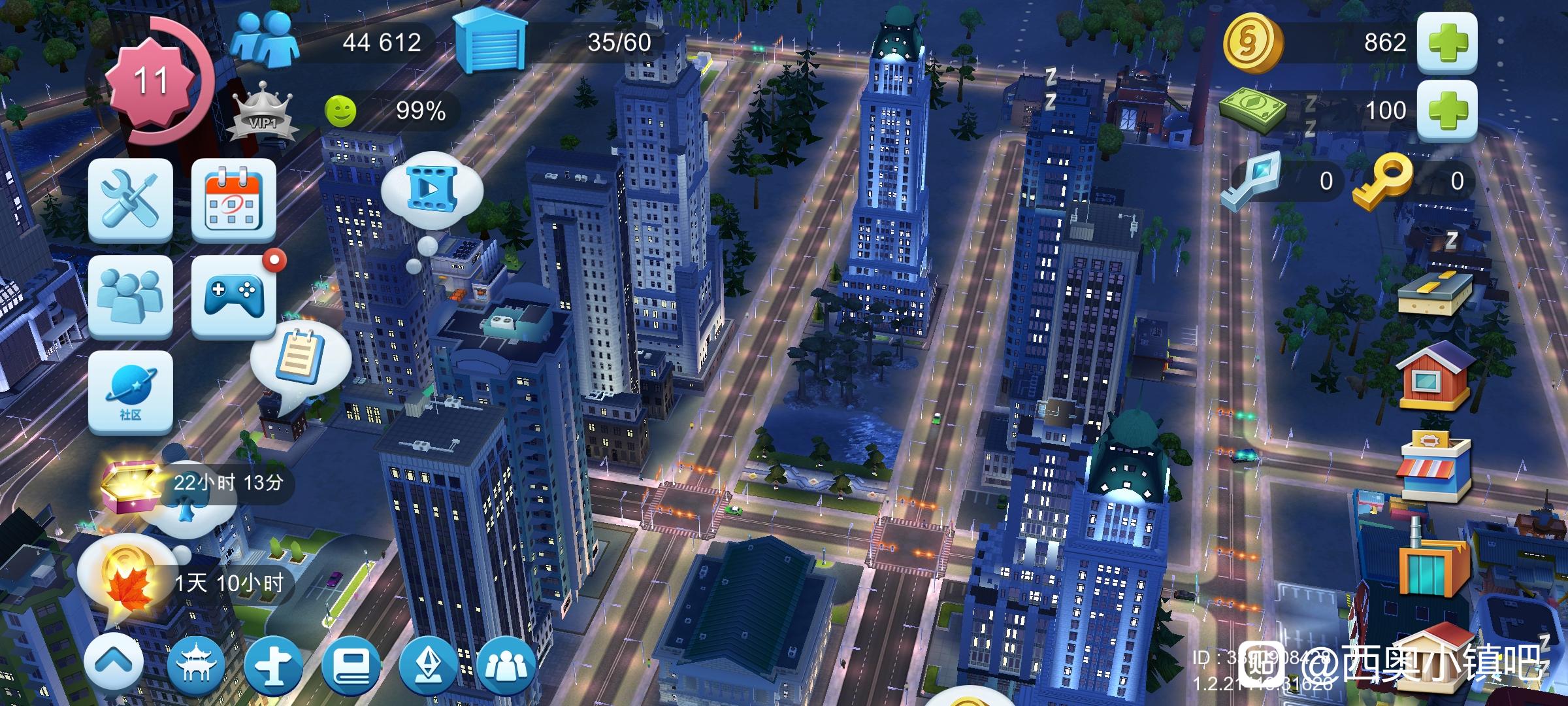The height and width of the screenshot is (706, 1568).
Task: Collapse the bottom toolbar with arrow button
Action: click(113, 665)
